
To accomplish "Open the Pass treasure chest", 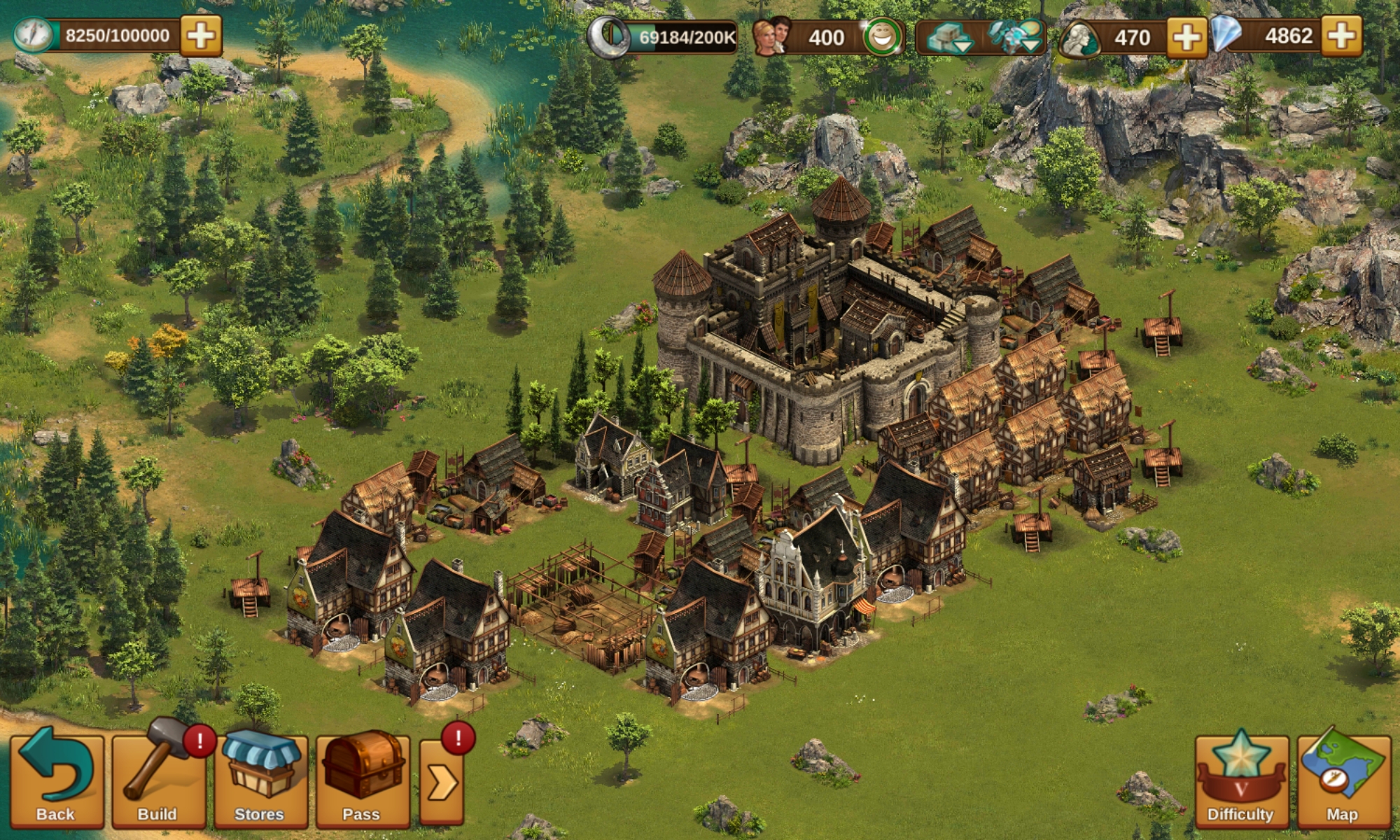I will coord(362,778).
